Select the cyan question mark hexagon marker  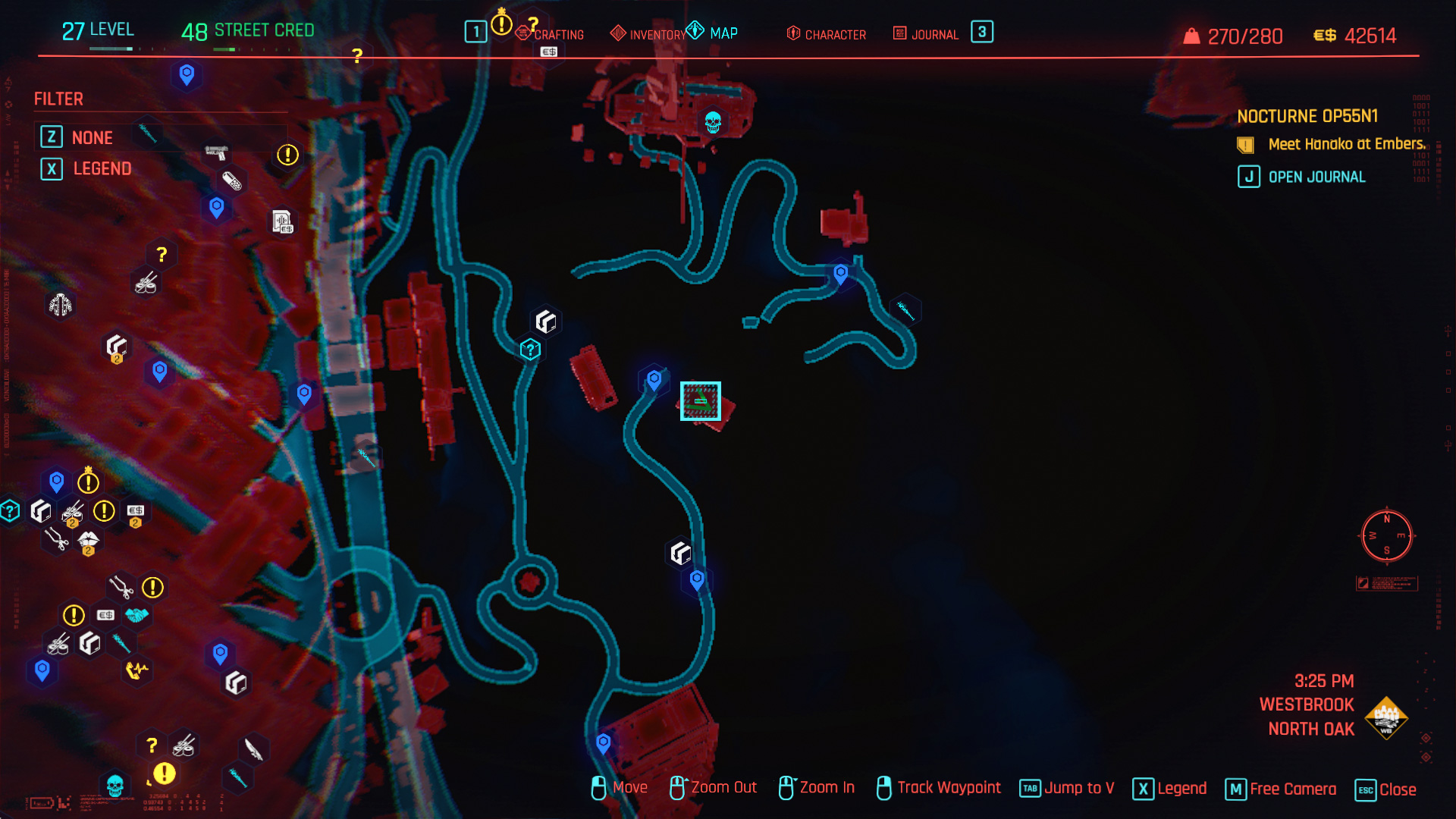coord(530,350)
